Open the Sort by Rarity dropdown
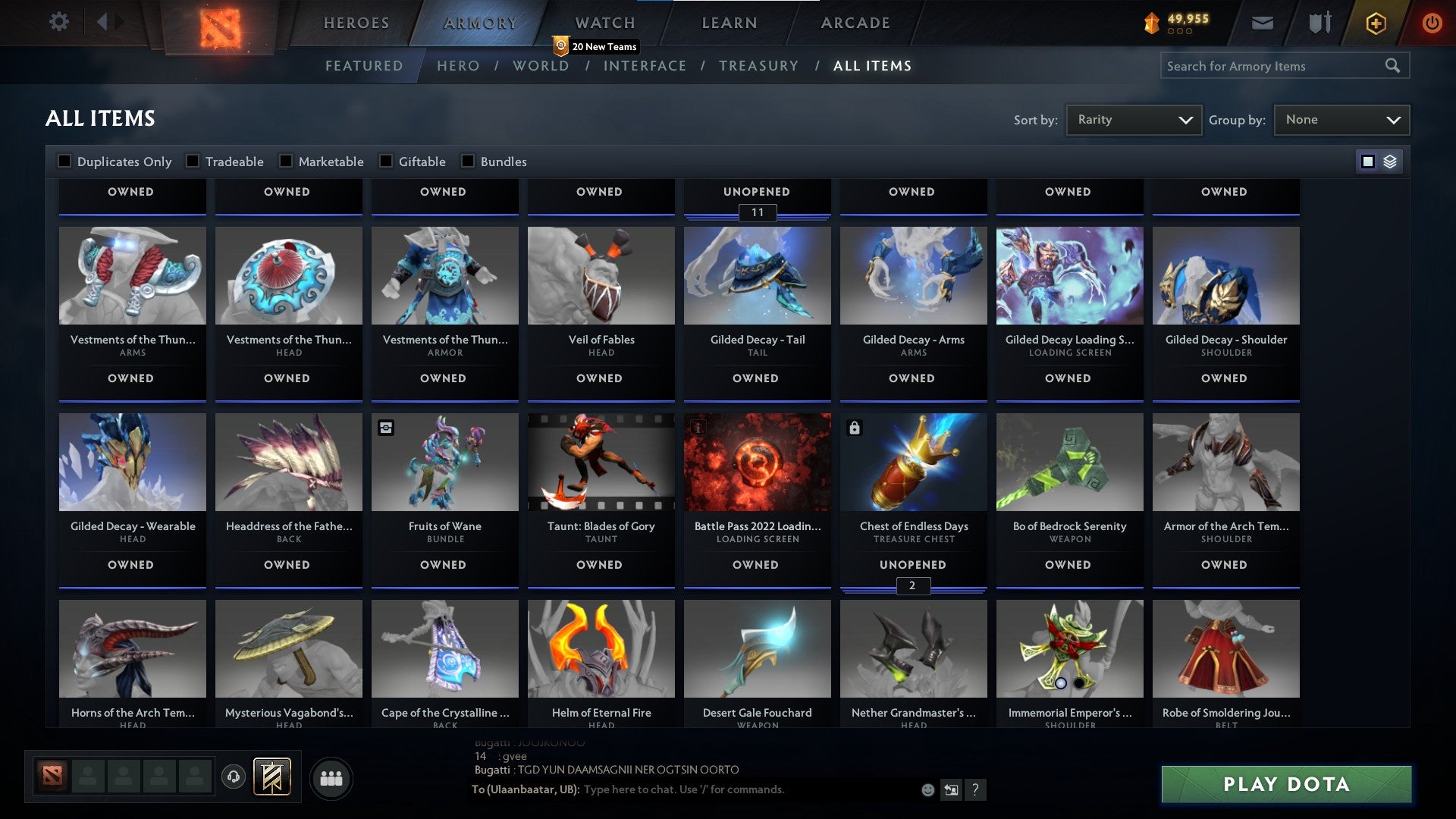The height and width of the screenshot is (819, 1456). 1133,119
